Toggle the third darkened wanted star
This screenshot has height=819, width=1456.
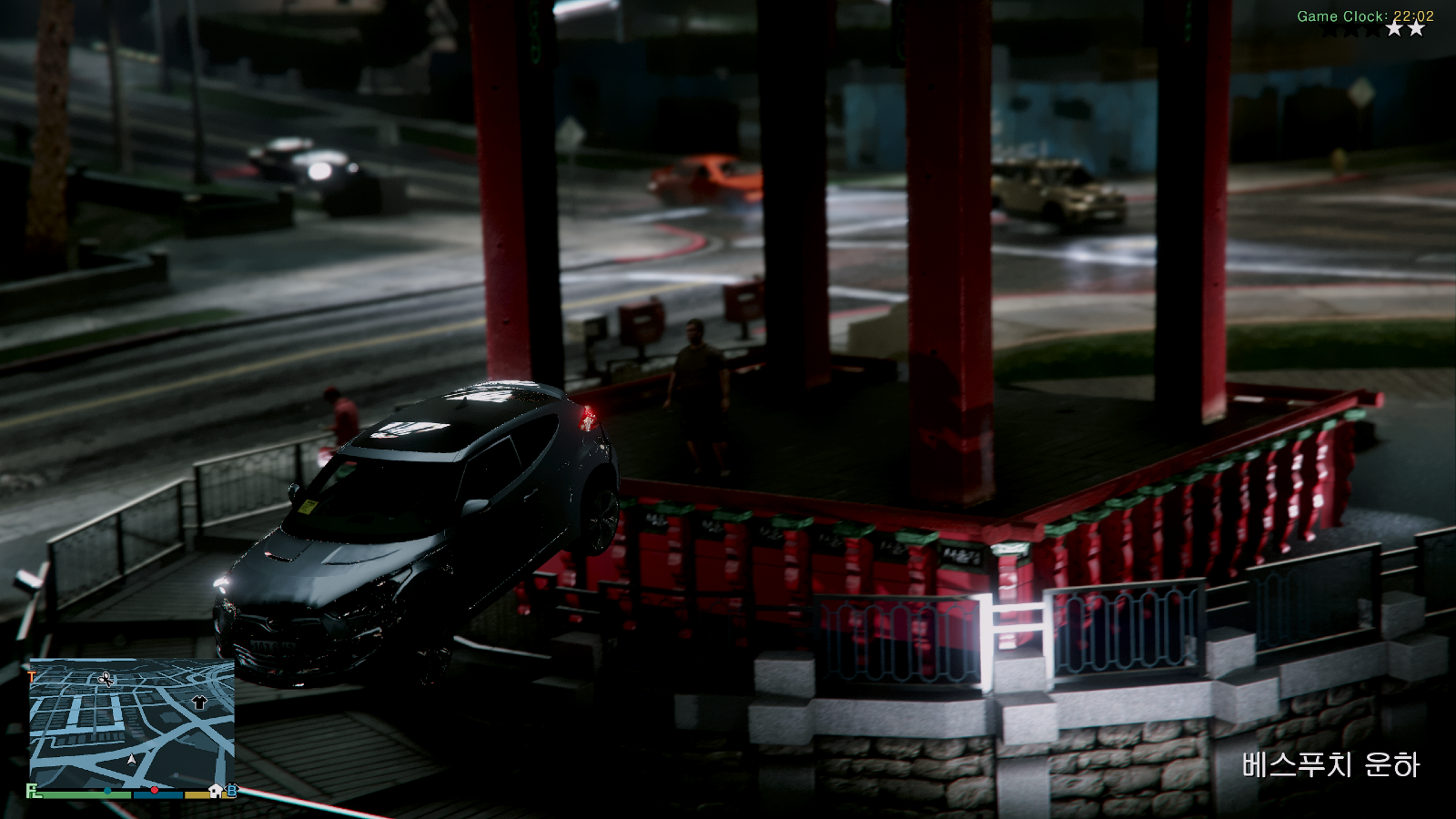tap(1372, 29)
